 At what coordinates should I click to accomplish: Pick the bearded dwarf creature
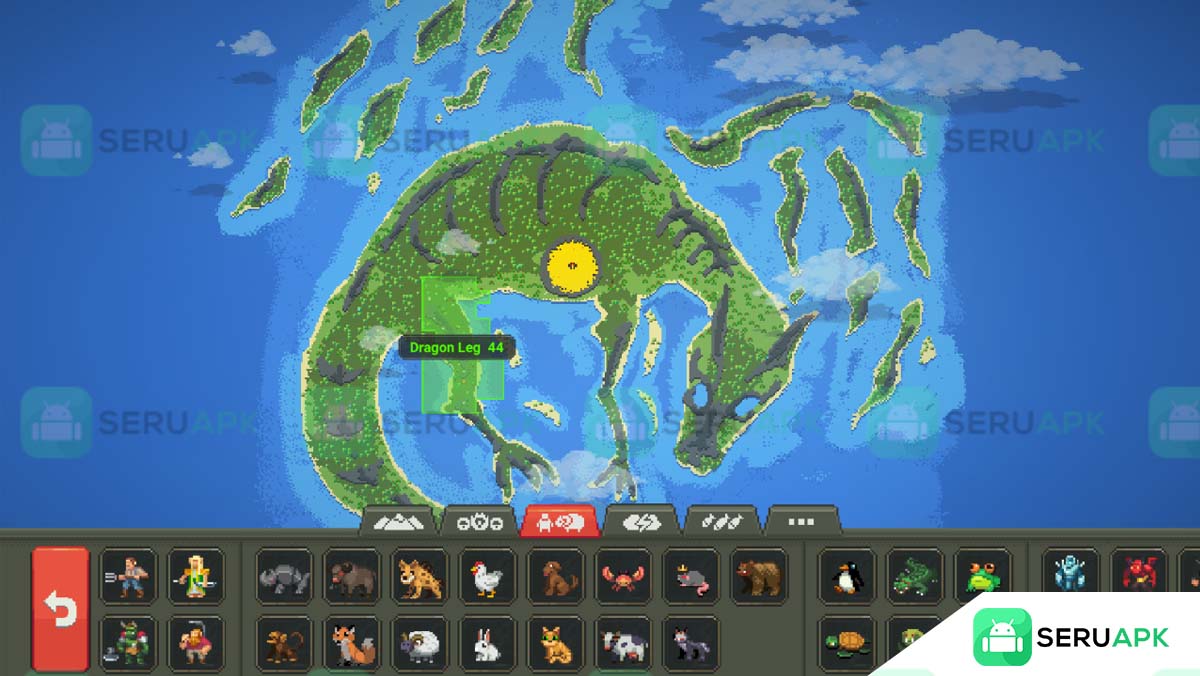pyautogui.click(x=196, y=643)
